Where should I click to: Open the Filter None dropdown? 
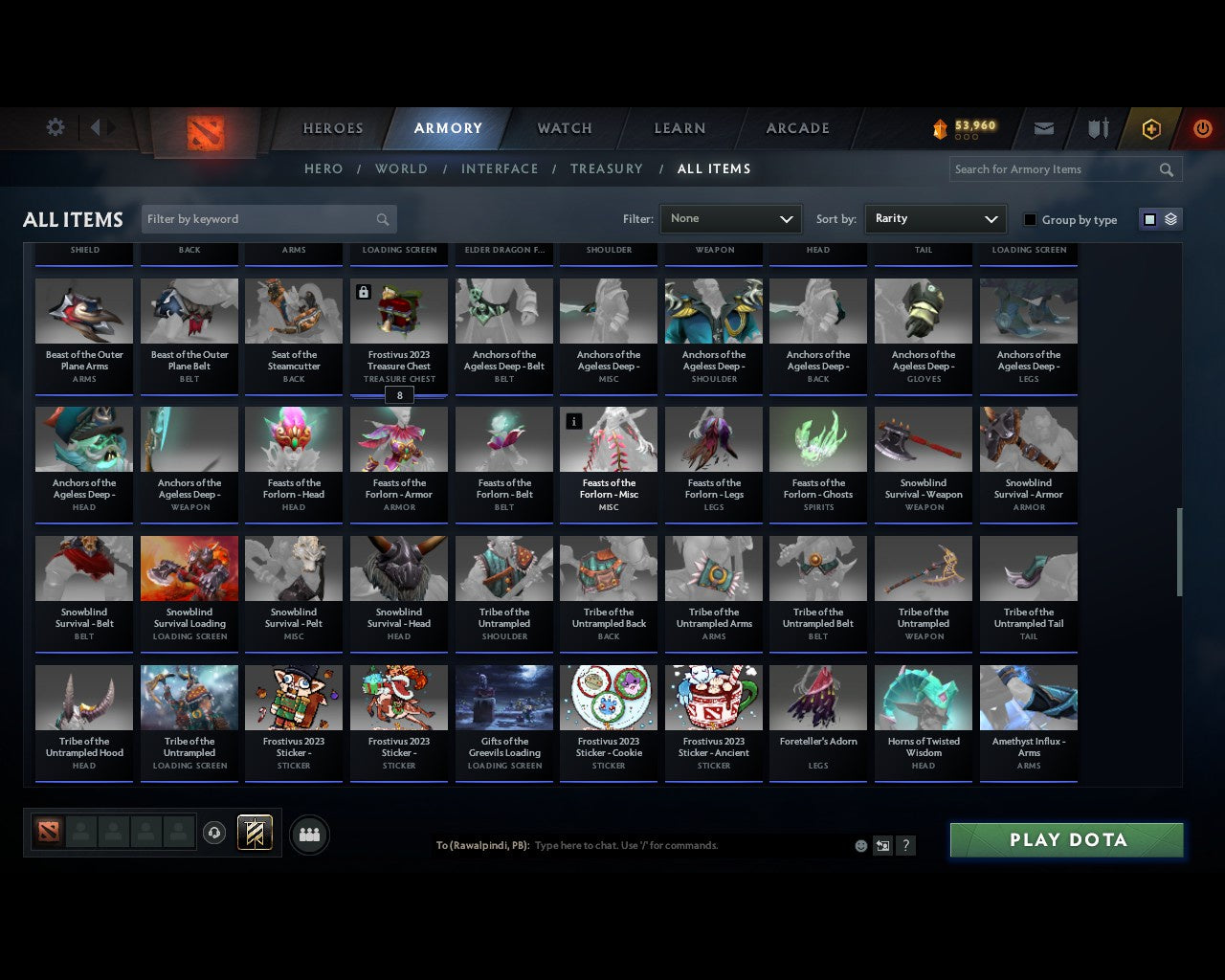click(x=730, y=218)
